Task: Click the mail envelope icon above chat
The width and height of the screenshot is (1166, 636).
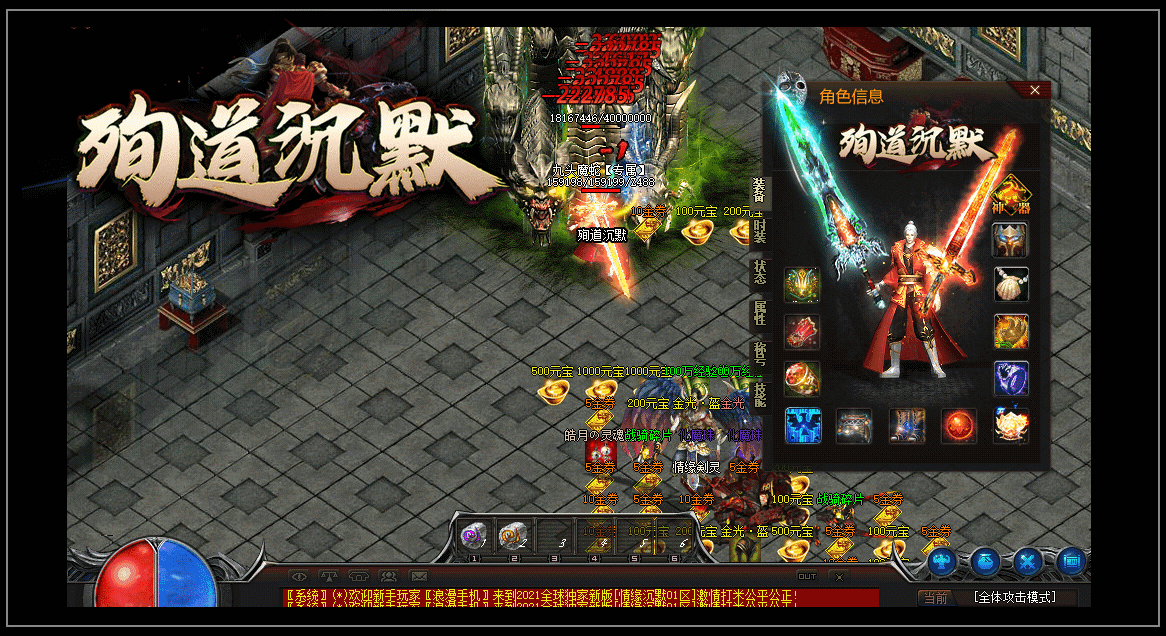Action: coord(419,576)
